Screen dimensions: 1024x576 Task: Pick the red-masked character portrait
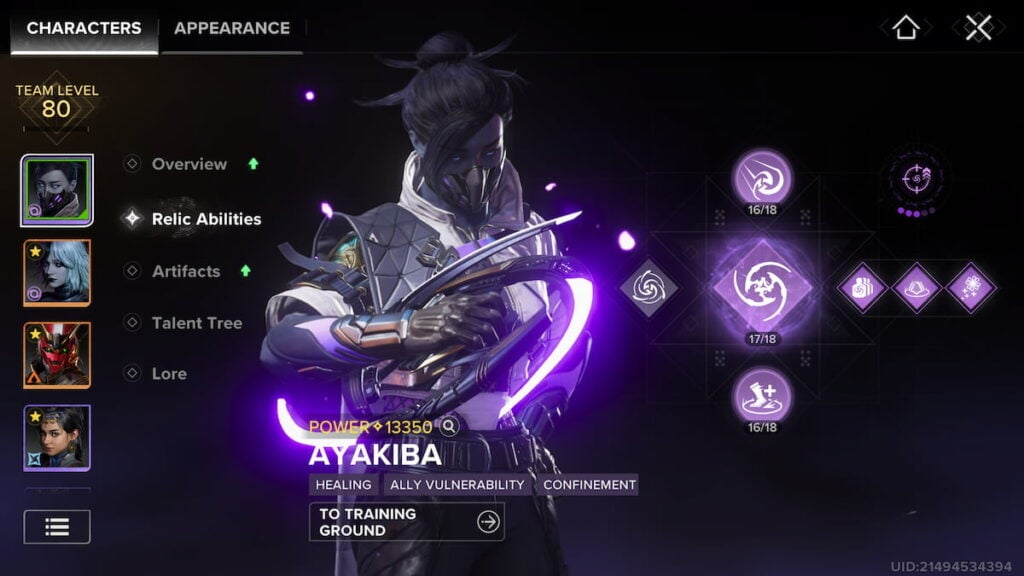pos(57,355)
